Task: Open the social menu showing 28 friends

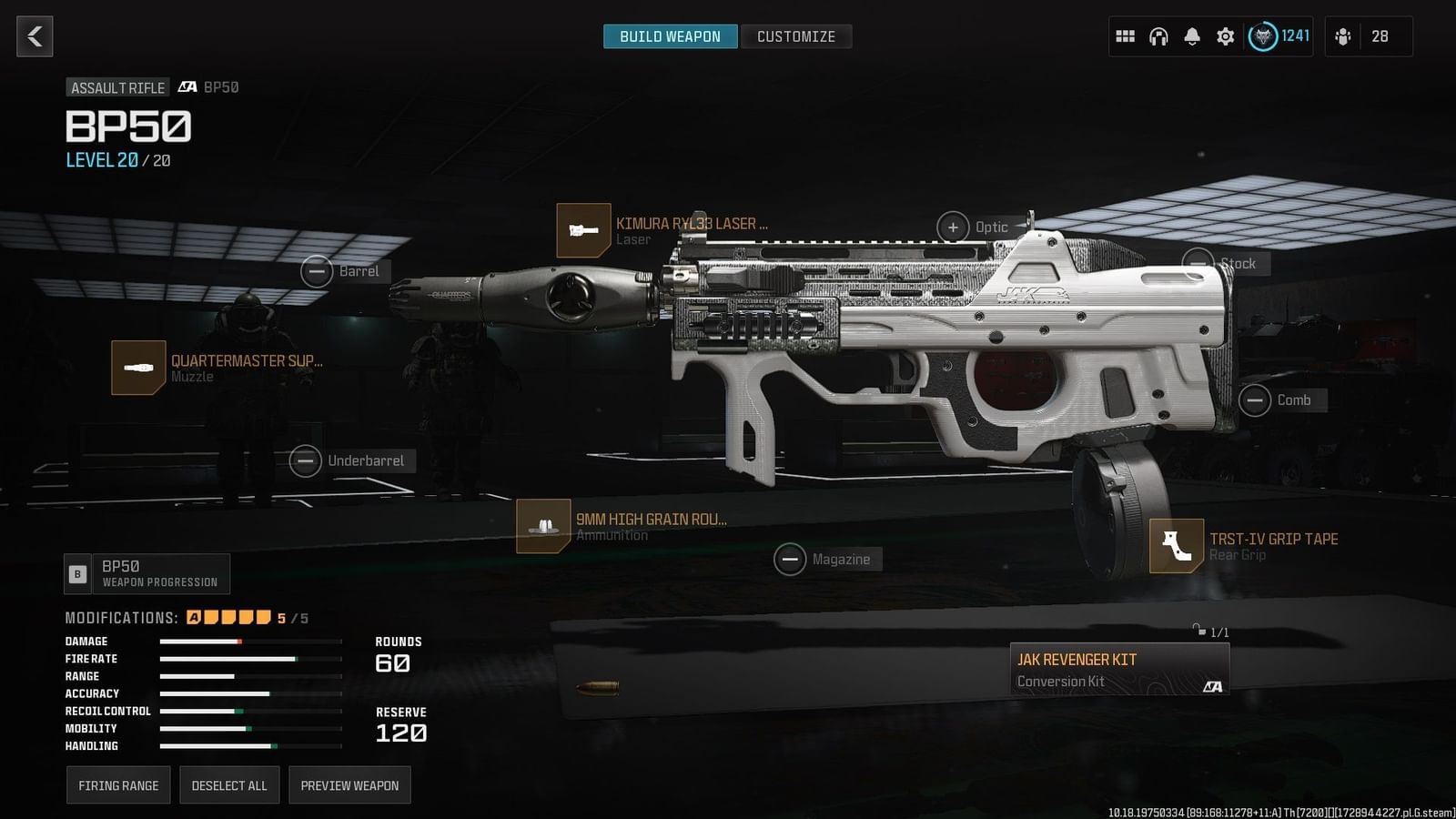Action: pyautogui.click(x=1367, y=36)
